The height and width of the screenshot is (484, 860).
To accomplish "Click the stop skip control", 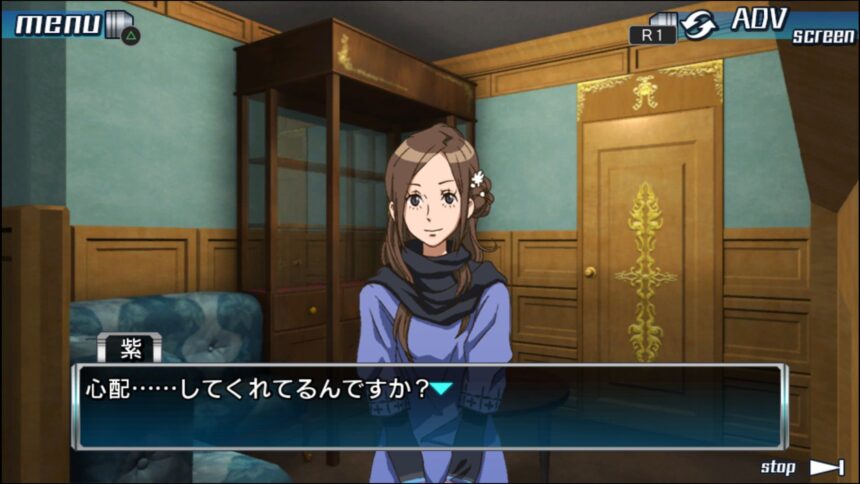I will pyautogui.click(x=802, y=467).
